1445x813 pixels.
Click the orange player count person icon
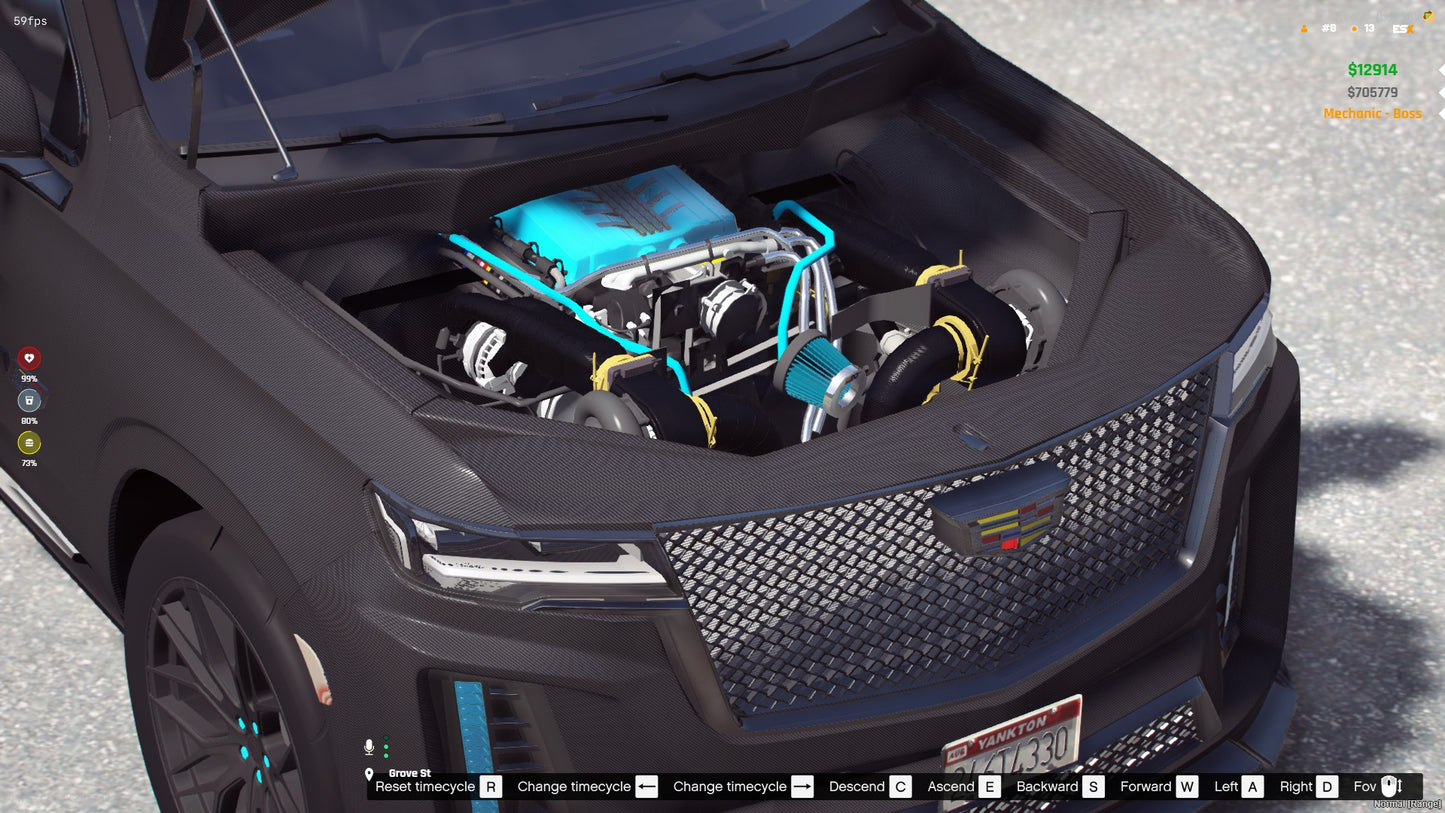pyautogui.click(x=1304, y=28)
